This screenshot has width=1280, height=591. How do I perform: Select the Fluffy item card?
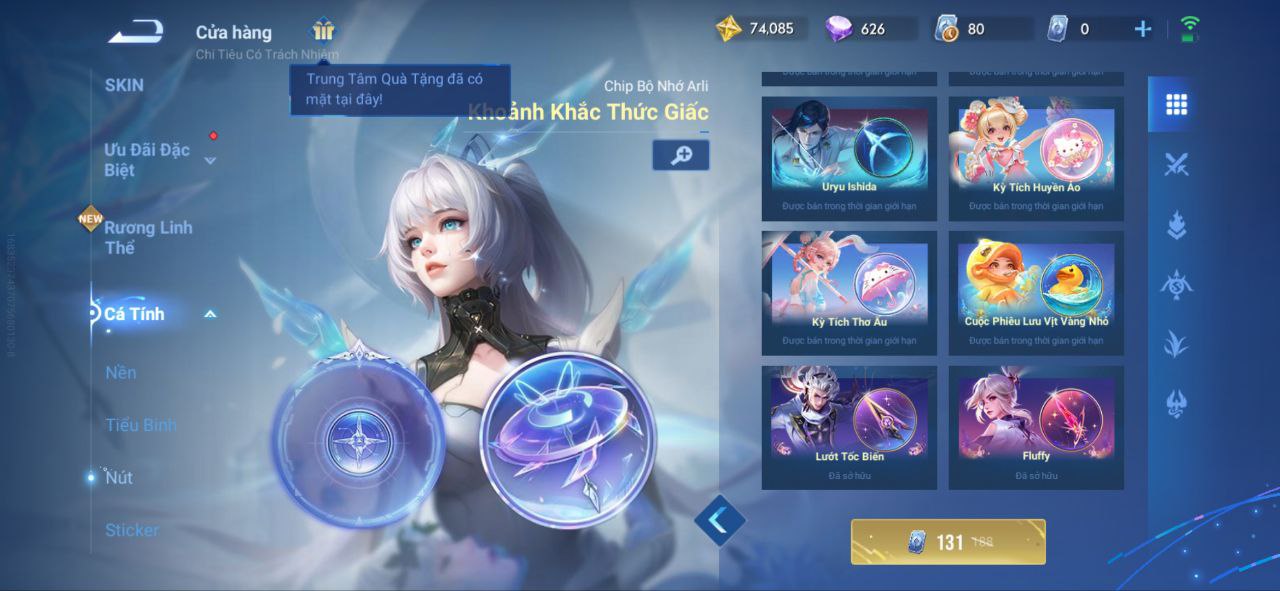(1036, 427)
